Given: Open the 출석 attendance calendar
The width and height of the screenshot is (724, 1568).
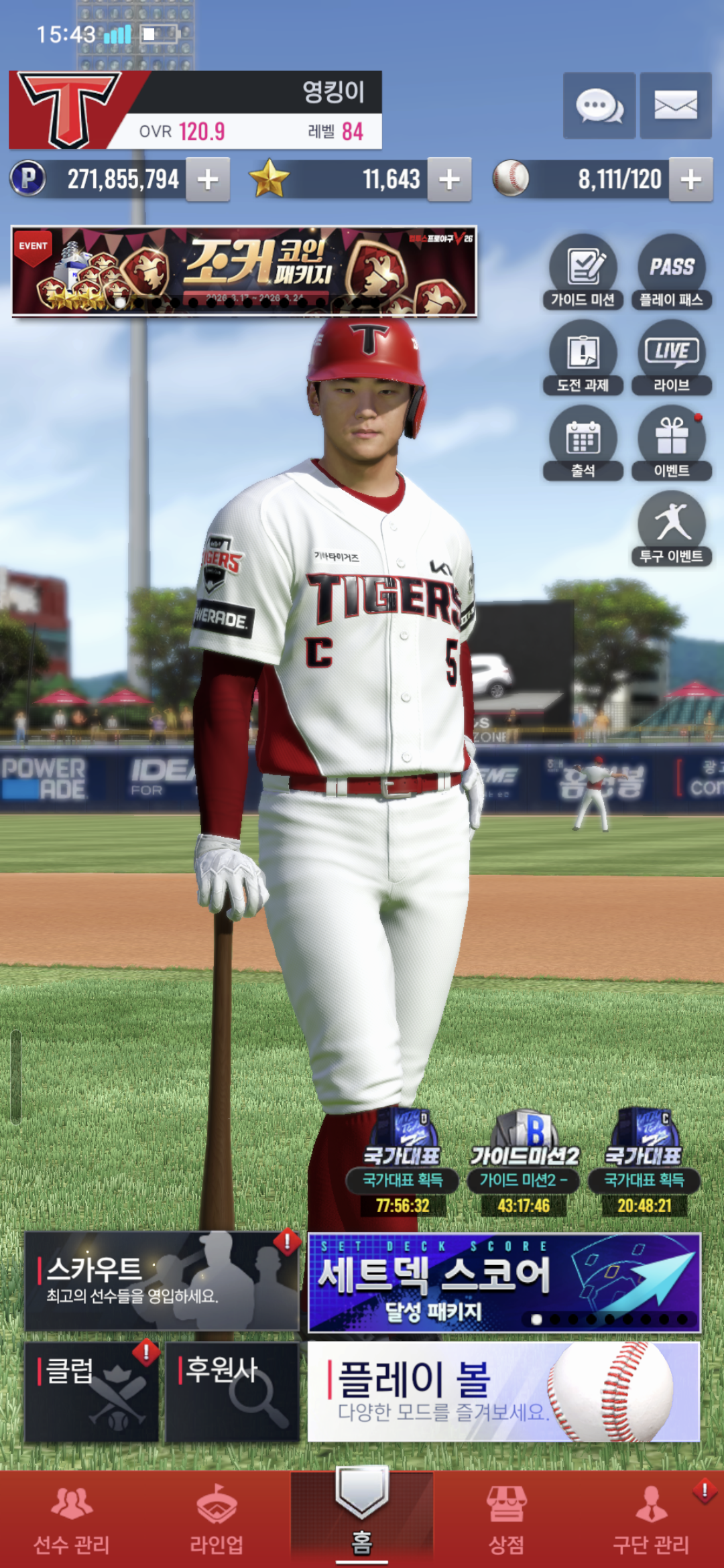Looking at the screenshot, I should coord(583,444).
